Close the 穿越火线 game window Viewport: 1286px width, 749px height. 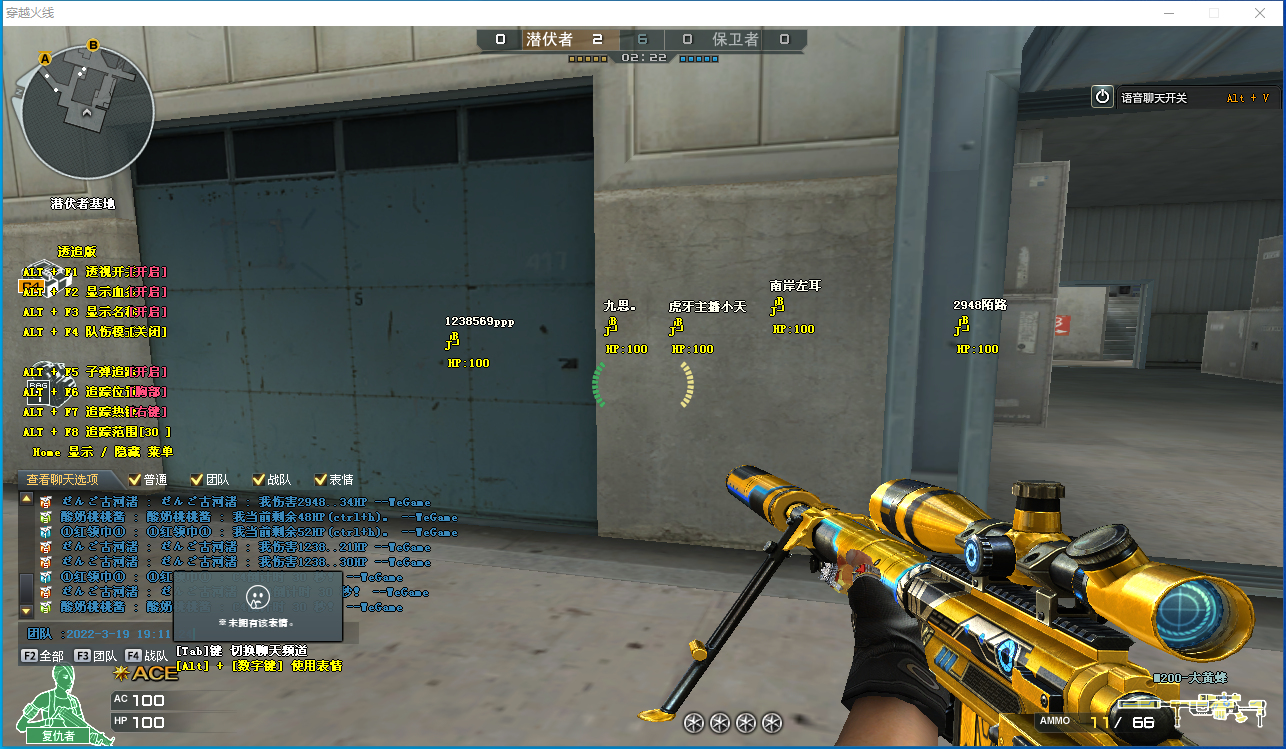coord(1261,13)
